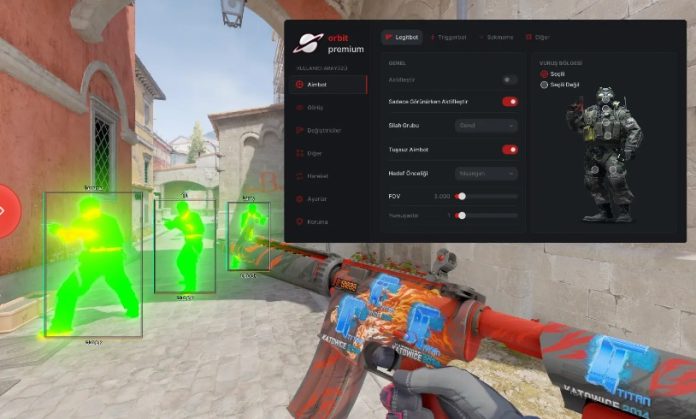Open the Hedef Önceliği dropdown
This screenshot has height=419, width=696.
coord(486,173)
